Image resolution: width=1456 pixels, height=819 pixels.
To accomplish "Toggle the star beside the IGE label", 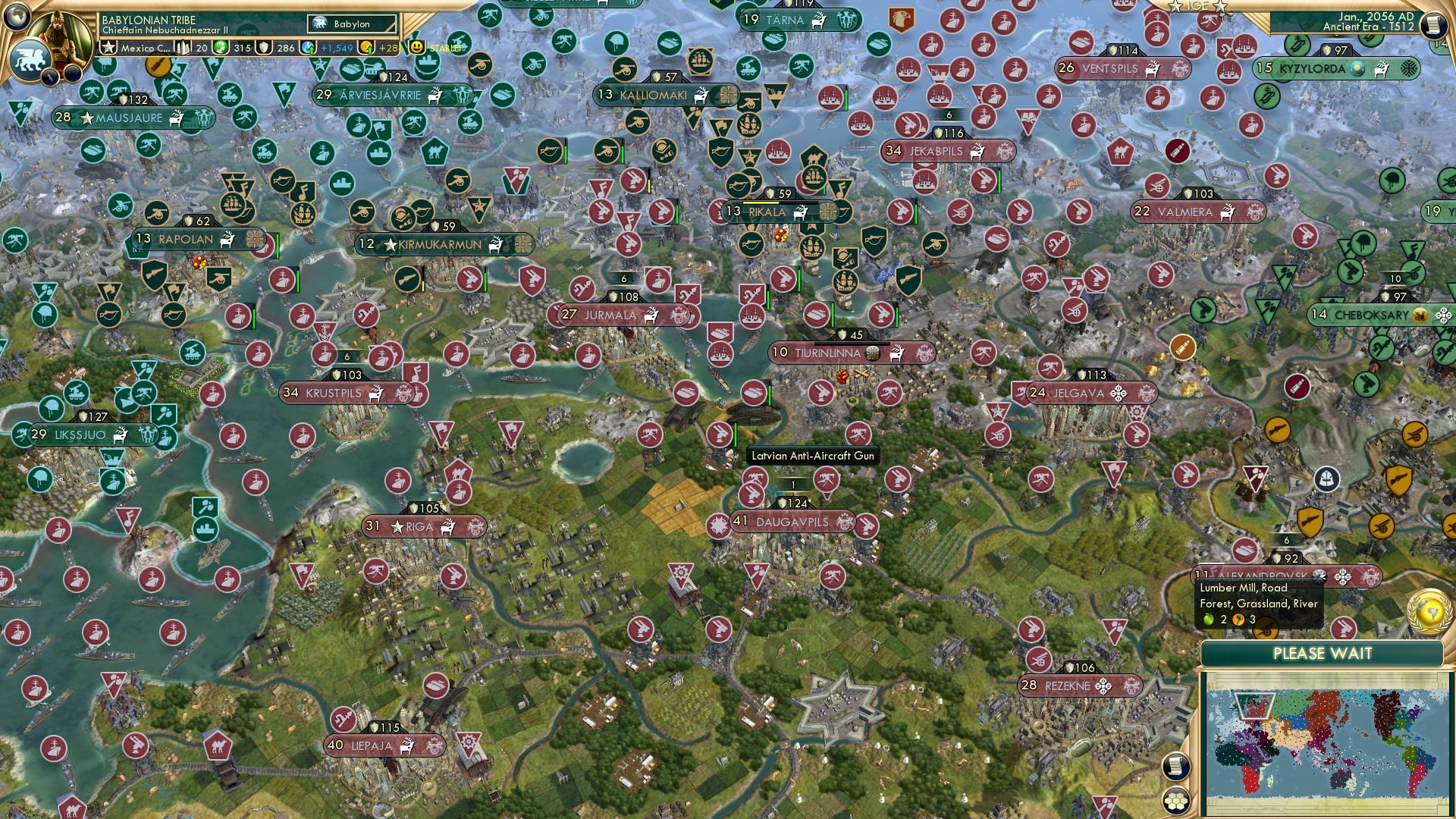I will coord(1219,7).
